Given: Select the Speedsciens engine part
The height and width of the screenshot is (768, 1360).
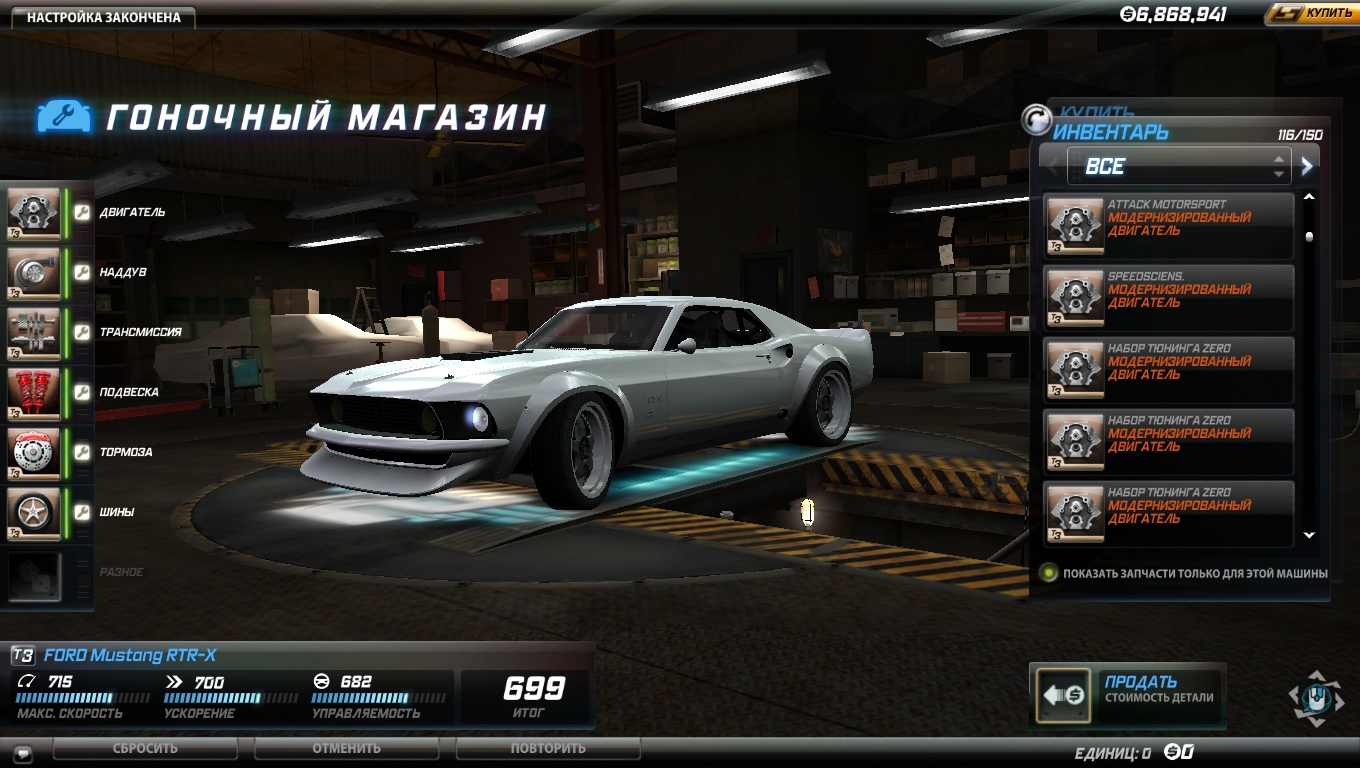Looking at the screenshot, I should [x=1168, y=297].
